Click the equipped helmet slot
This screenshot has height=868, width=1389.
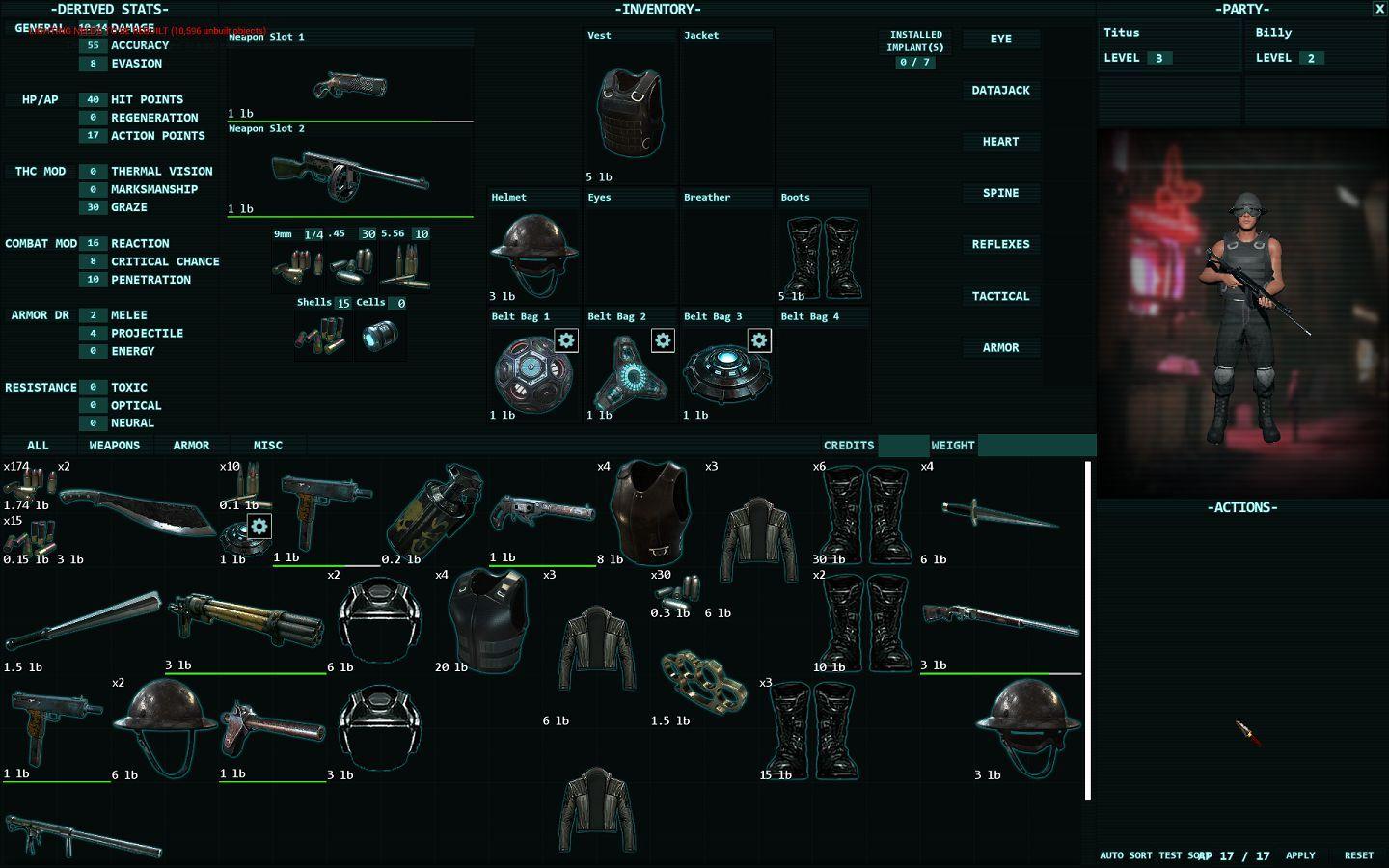533,252
